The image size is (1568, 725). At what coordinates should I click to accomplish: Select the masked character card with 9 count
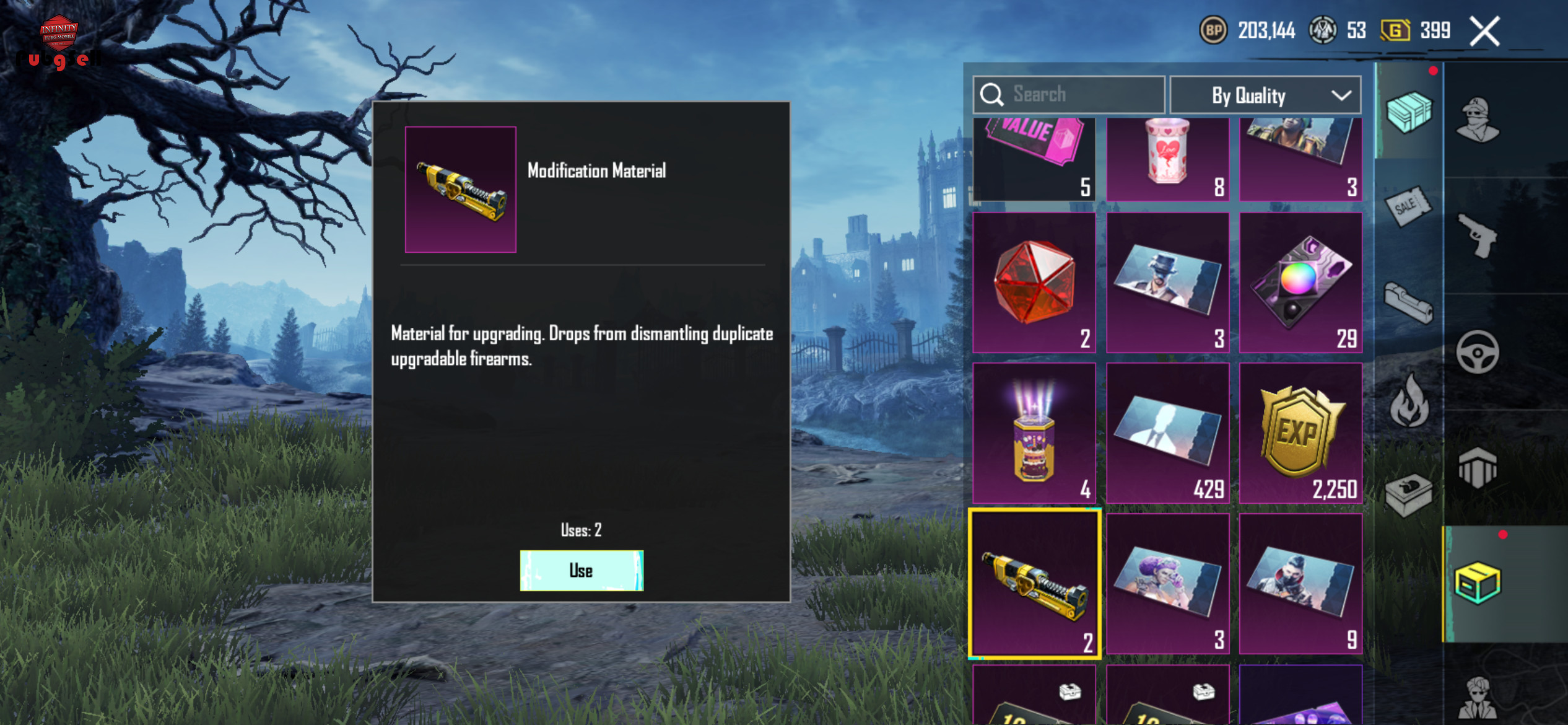coord(1300,584)
